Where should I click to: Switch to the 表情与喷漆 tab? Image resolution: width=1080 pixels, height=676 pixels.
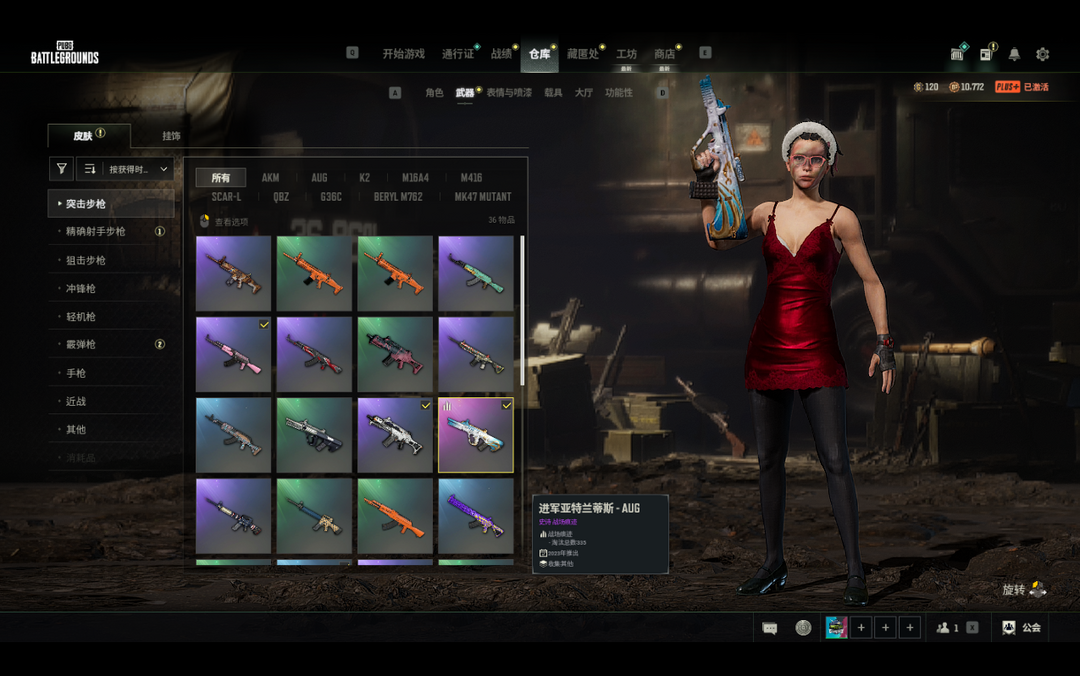pyautogui.click(x=509, y=93)
